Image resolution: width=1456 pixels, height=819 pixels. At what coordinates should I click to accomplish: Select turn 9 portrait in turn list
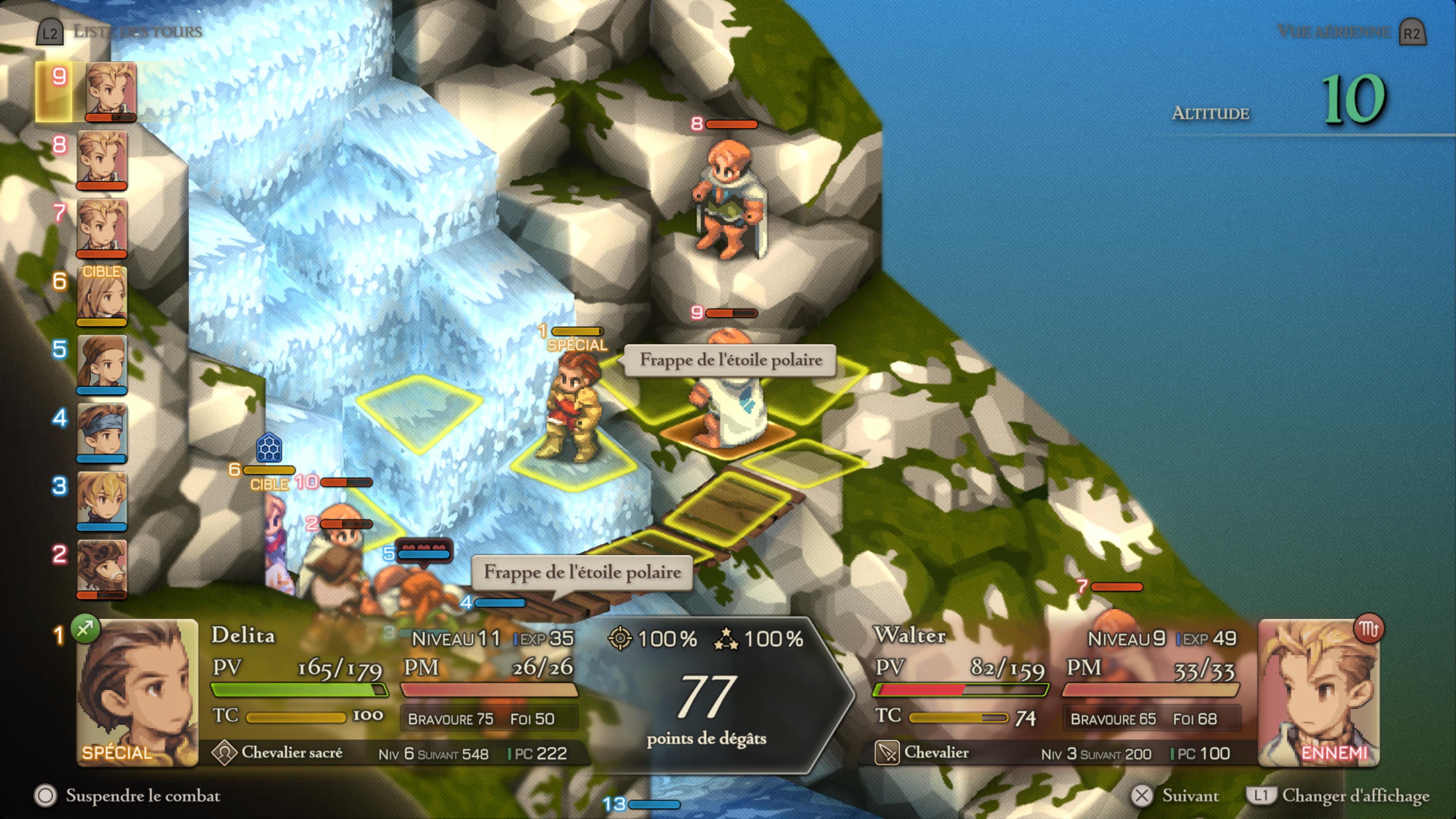pyautogui.click(x=110, y=91)
